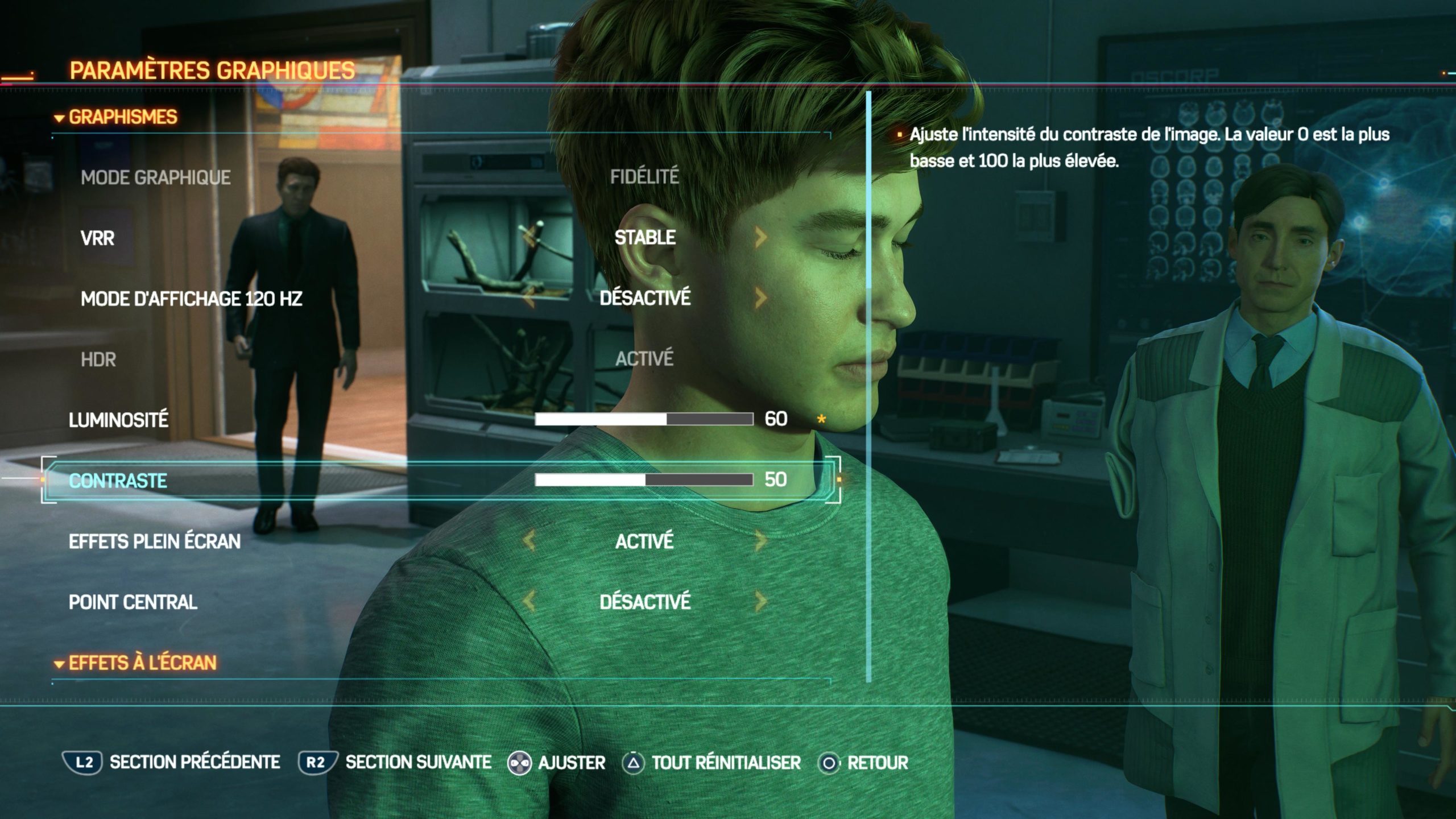The image size is (1456, 819).
Task: Click left arrow beside Mode d'affichage 120 Hz
Action: (x=529, y=298)
